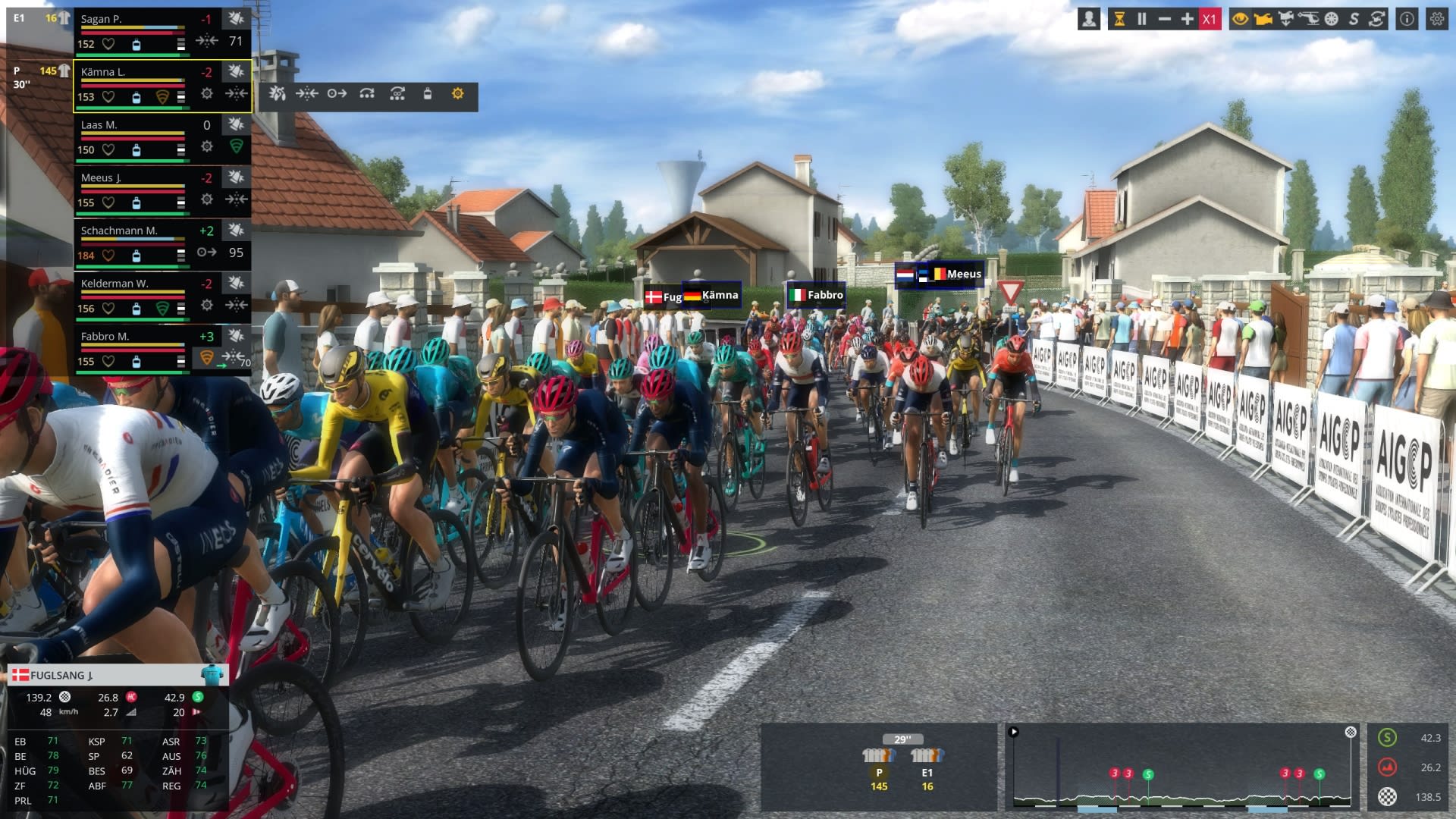
Task: Click the first green sprint marker on profile
Action: (1148, 774)
